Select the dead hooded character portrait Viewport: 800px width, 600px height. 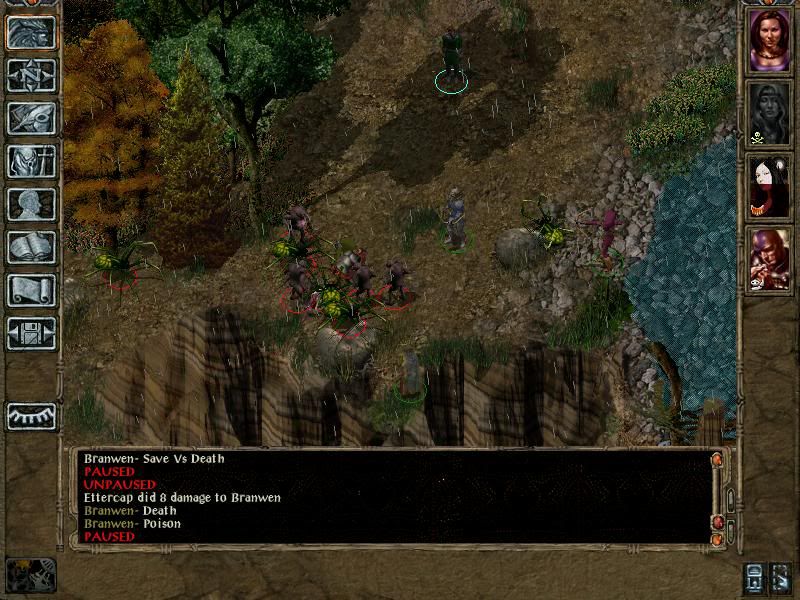click(x=769, y=114)
